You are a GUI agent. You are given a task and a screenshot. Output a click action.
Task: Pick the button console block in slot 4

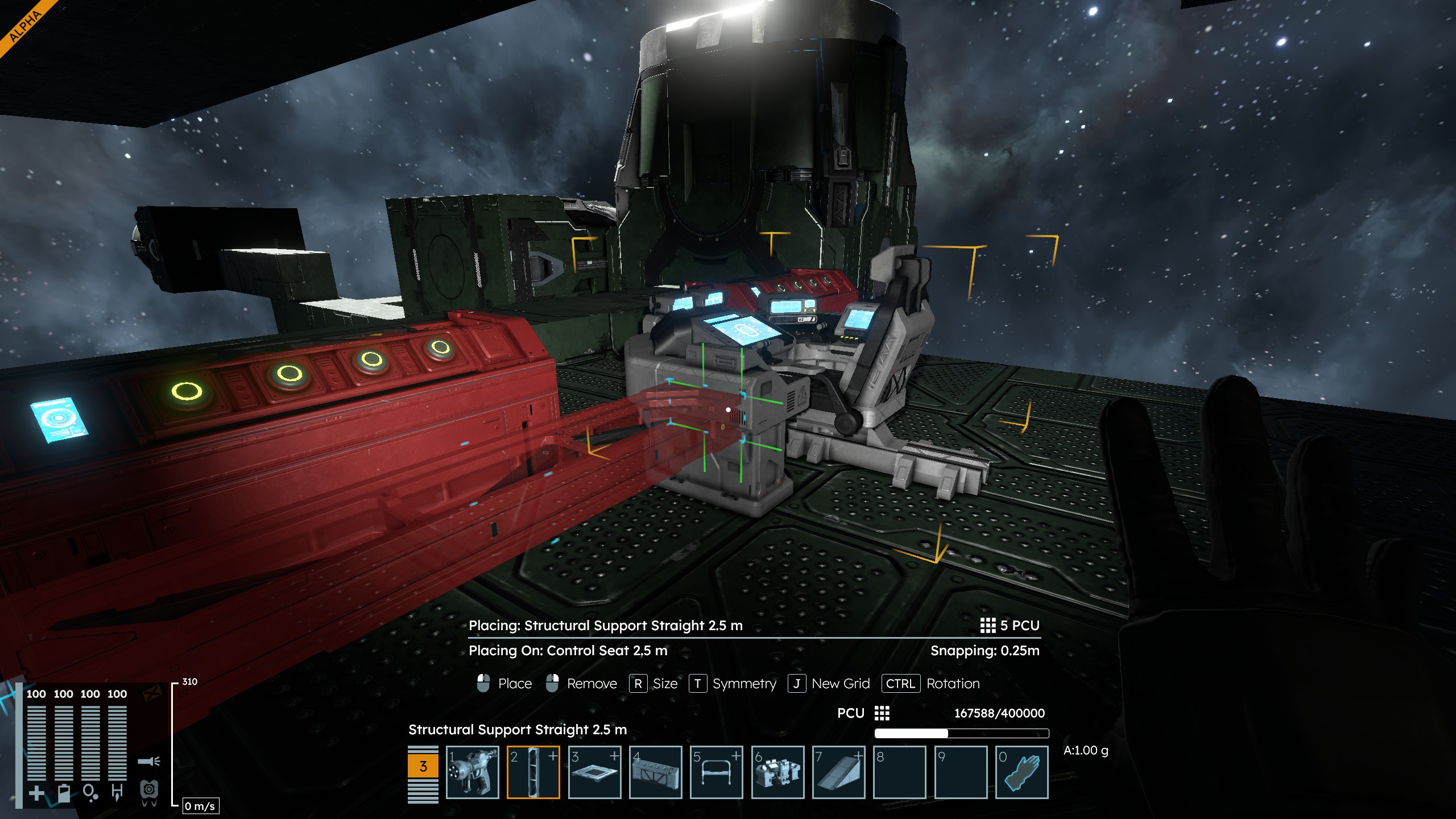(x=656, y=772)
